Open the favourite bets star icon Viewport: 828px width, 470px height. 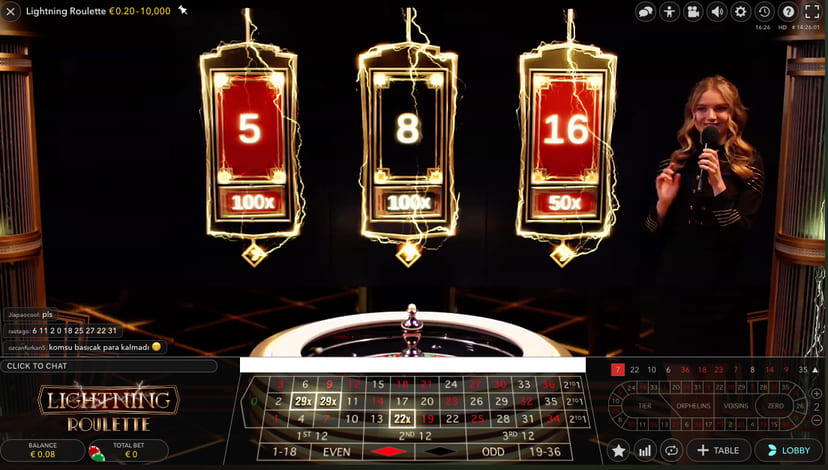coord(619,451)
